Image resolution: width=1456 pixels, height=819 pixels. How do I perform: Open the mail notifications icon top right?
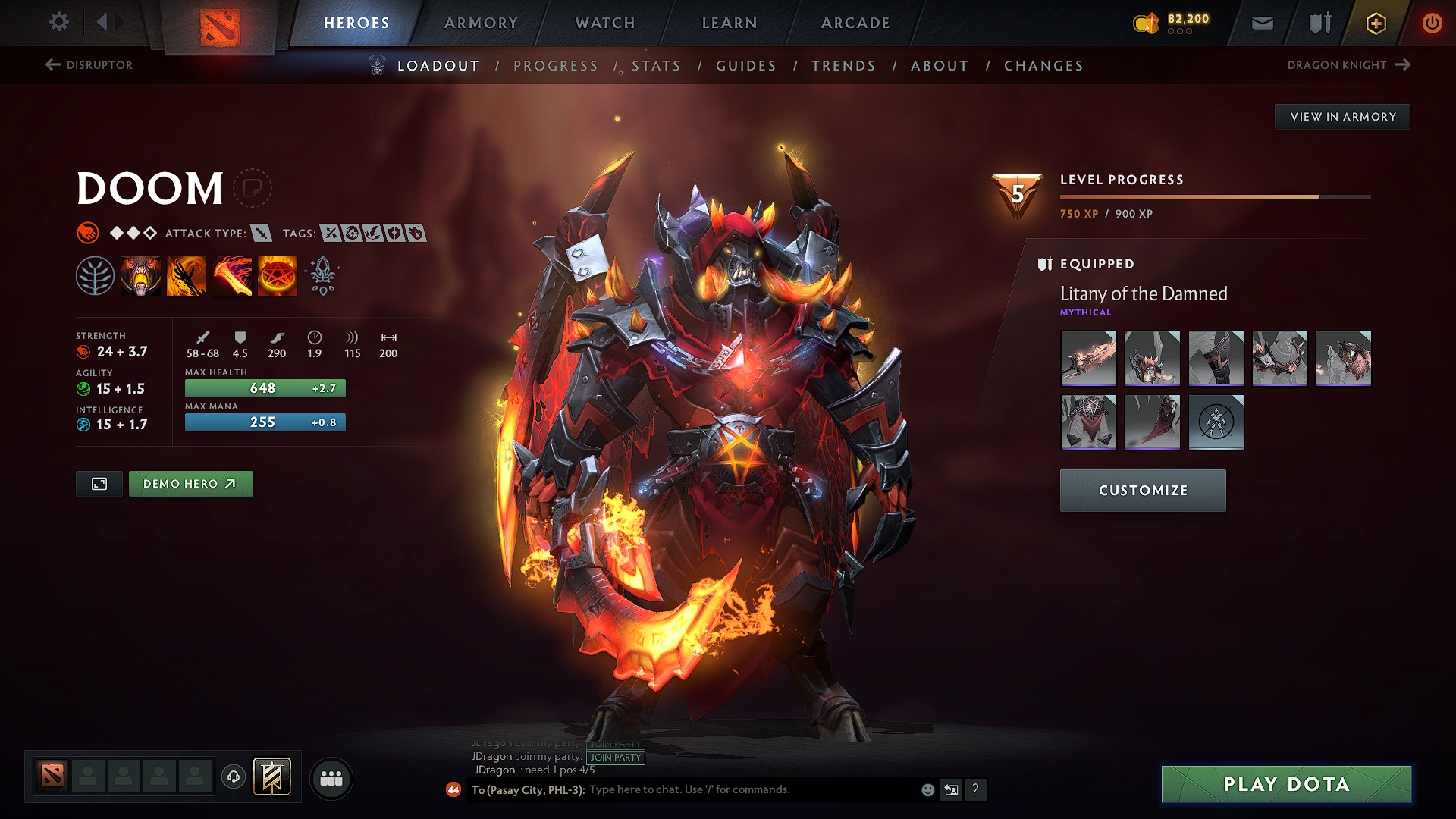pos(1261,23)
